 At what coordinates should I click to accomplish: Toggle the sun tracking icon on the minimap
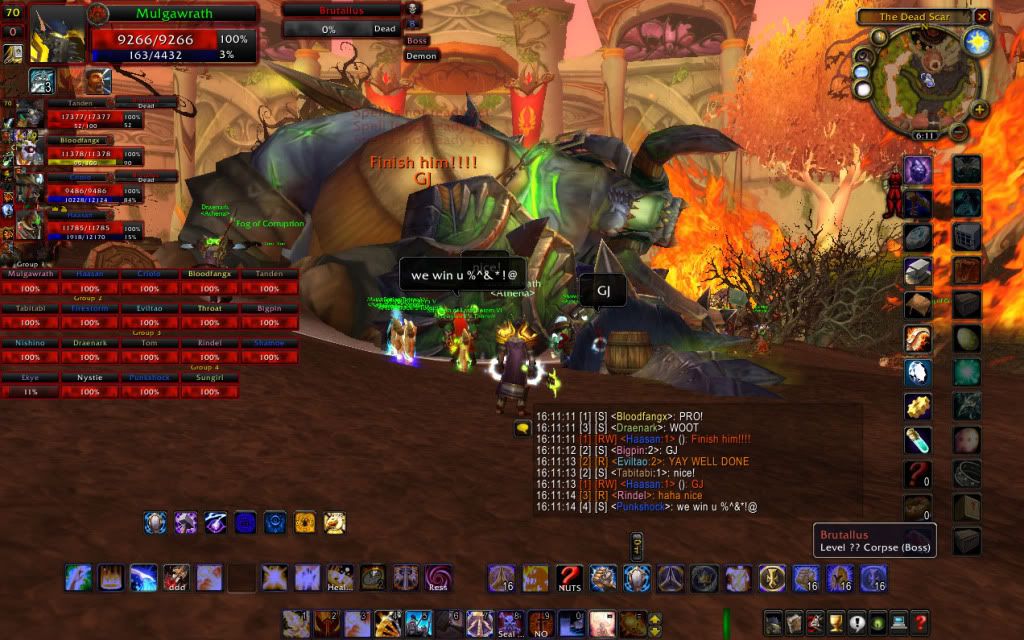[977, 42]
